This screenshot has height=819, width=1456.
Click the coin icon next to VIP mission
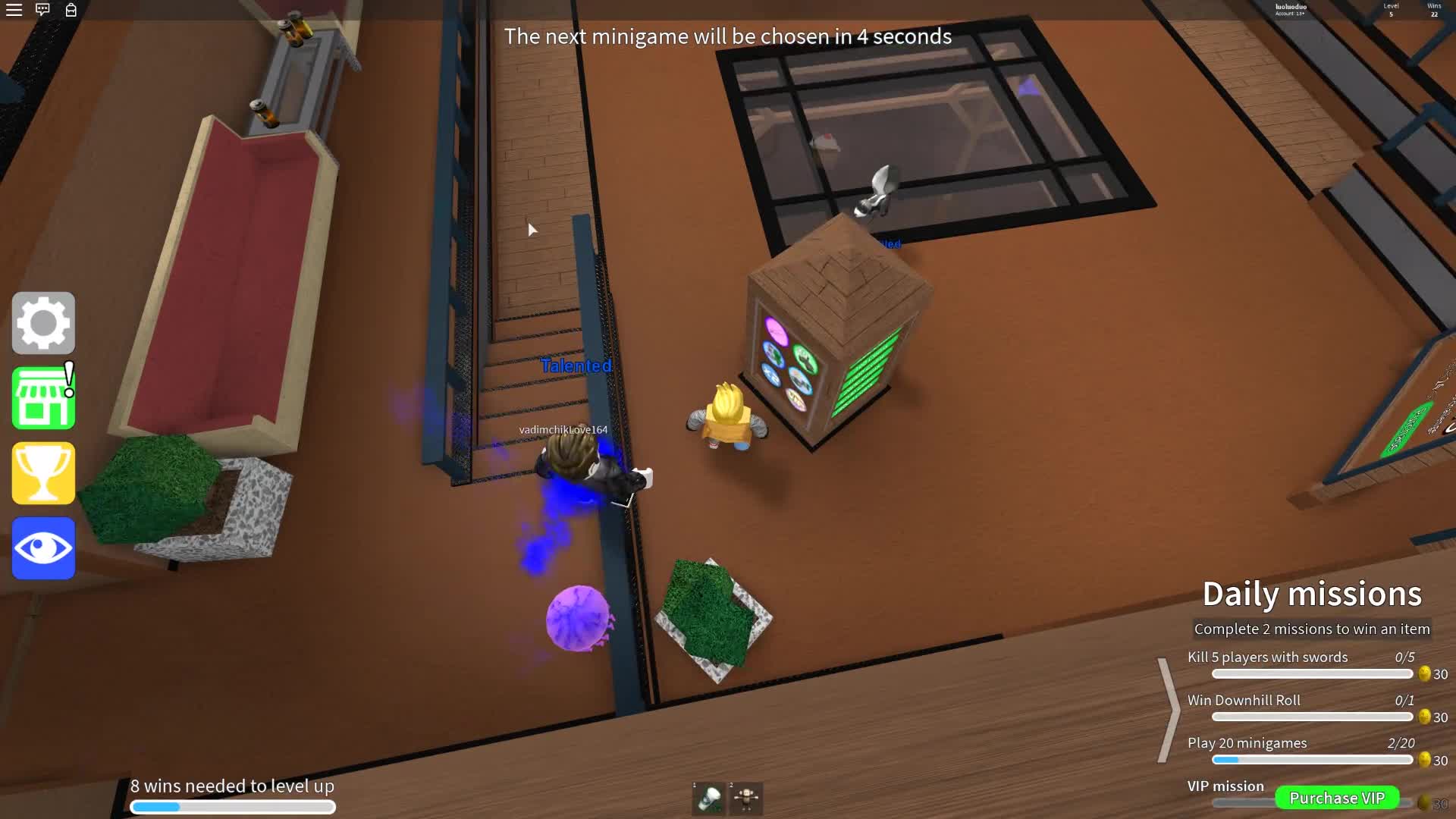[x=1423, y=802]
